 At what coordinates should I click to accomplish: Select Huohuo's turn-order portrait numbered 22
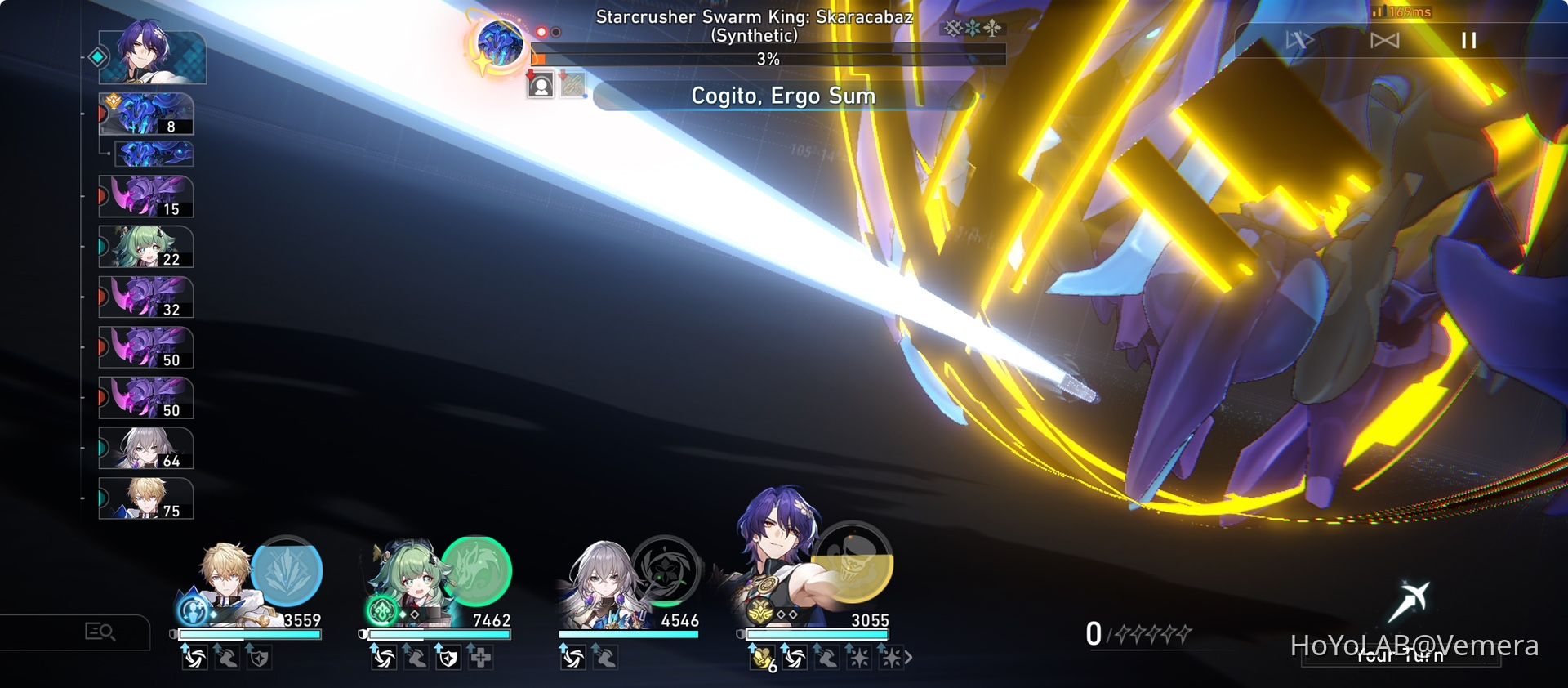[145, 246]
